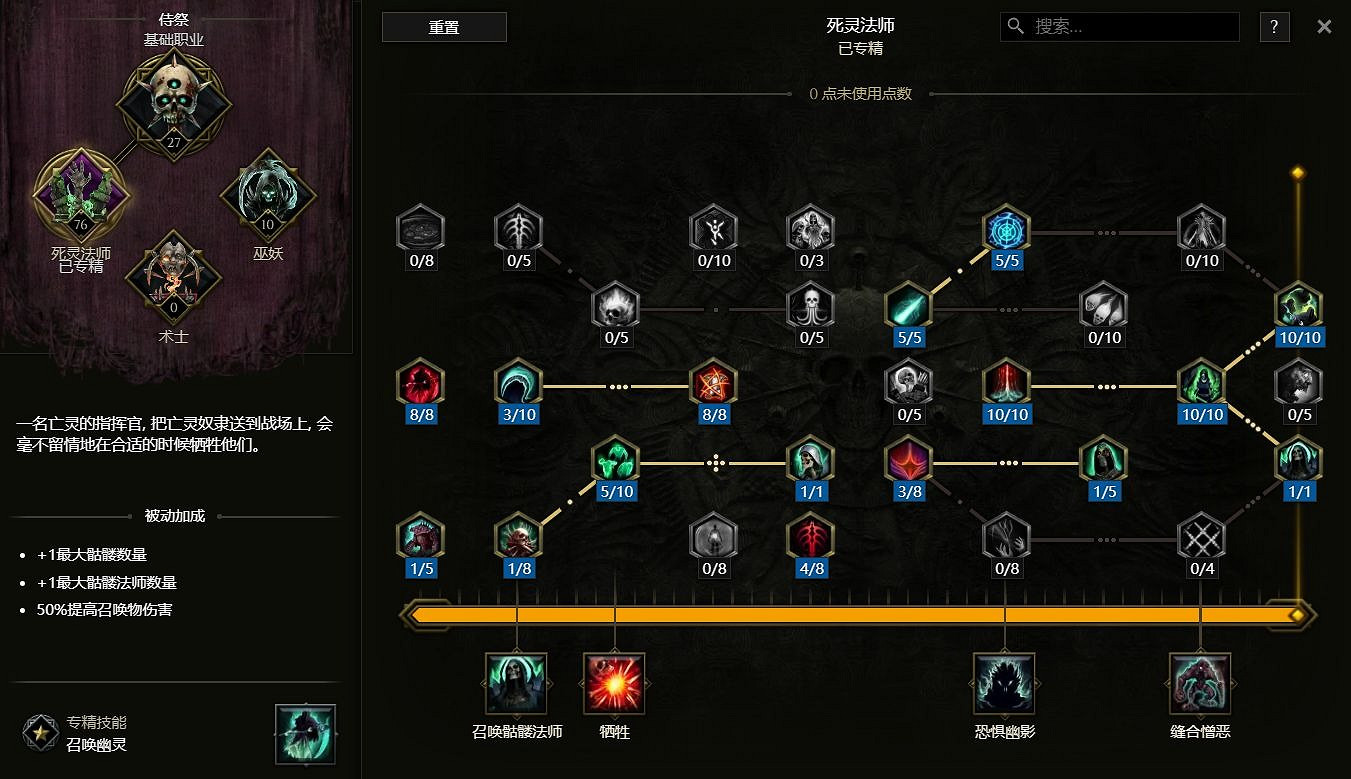
Task: Click the 传祭 base class skull icon
Action: 176,100
